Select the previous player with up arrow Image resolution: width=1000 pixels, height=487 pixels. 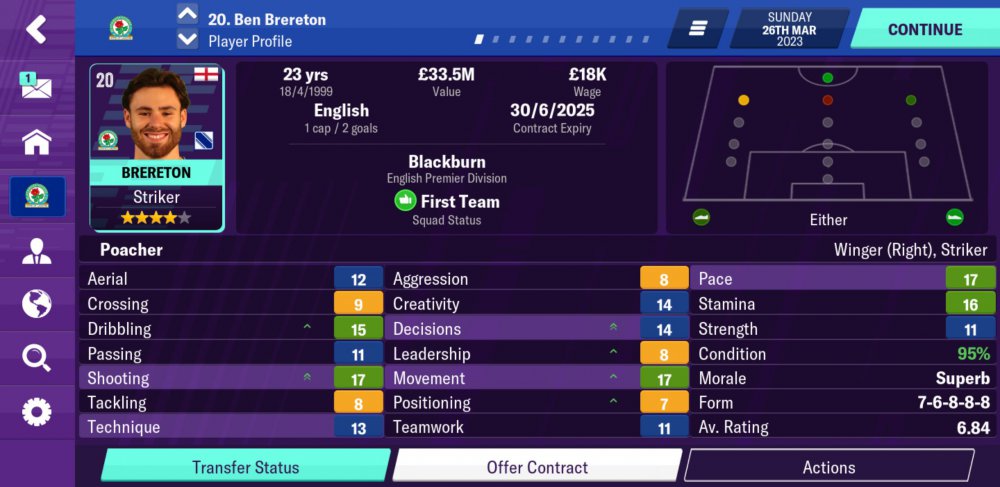pyautogui.click(x=187, y=14)
